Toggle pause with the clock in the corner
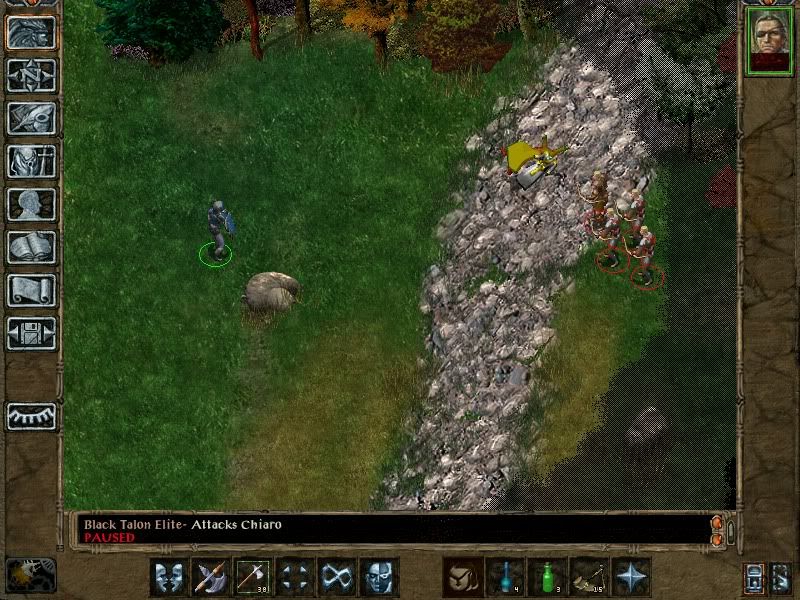This screenshot has width=800, height=600. [x=30, y=575]
